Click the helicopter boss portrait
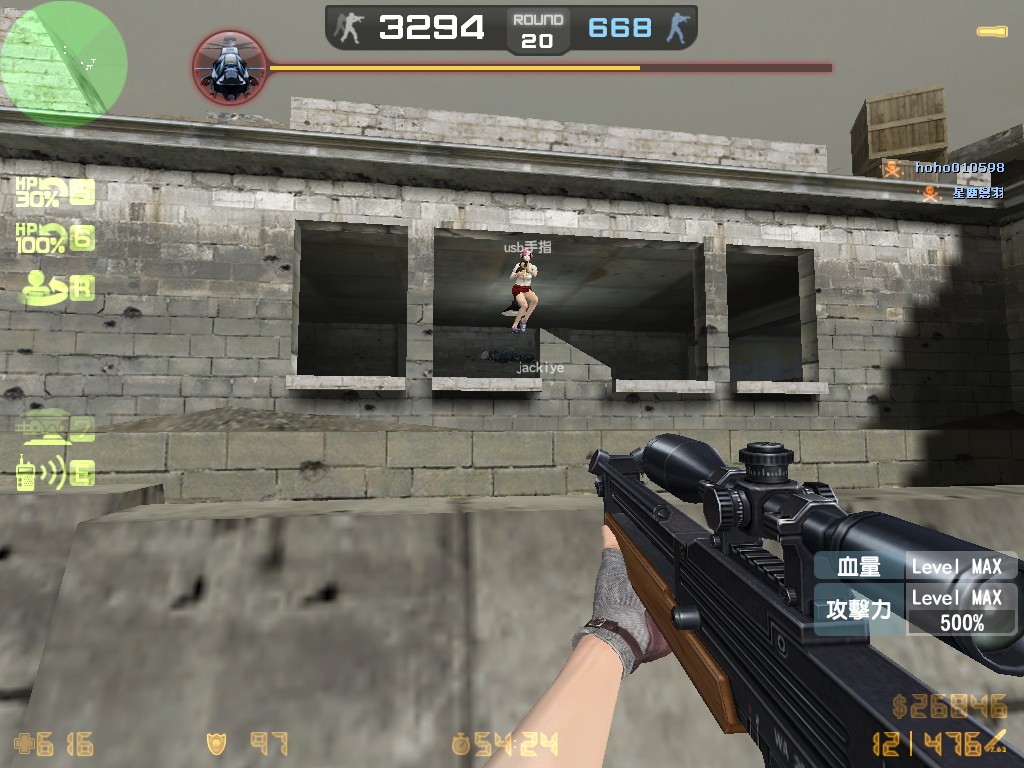 [229, 67]
